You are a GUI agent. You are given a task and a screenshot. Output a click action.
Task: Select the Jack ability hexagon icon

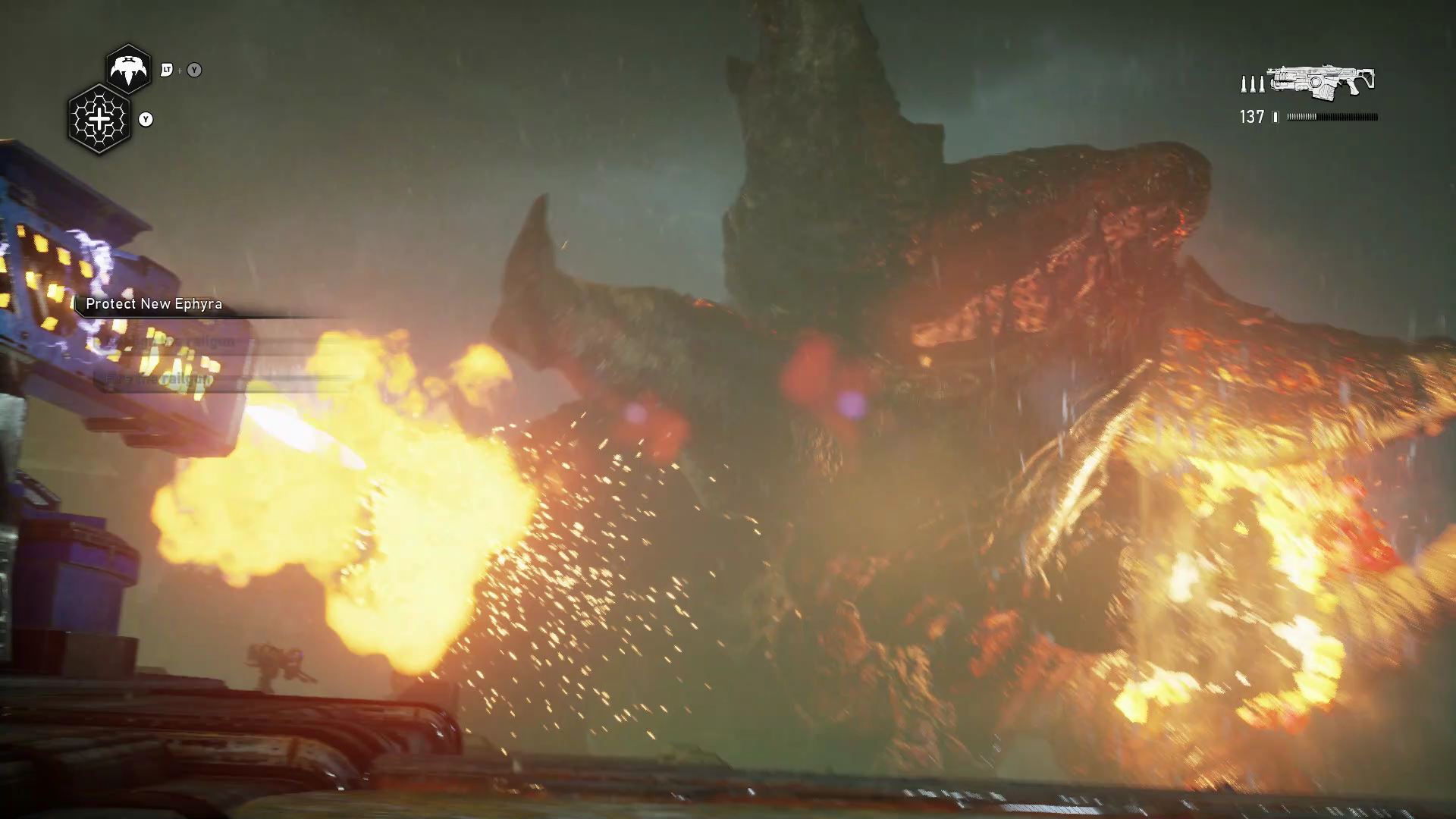click(130, 68)
